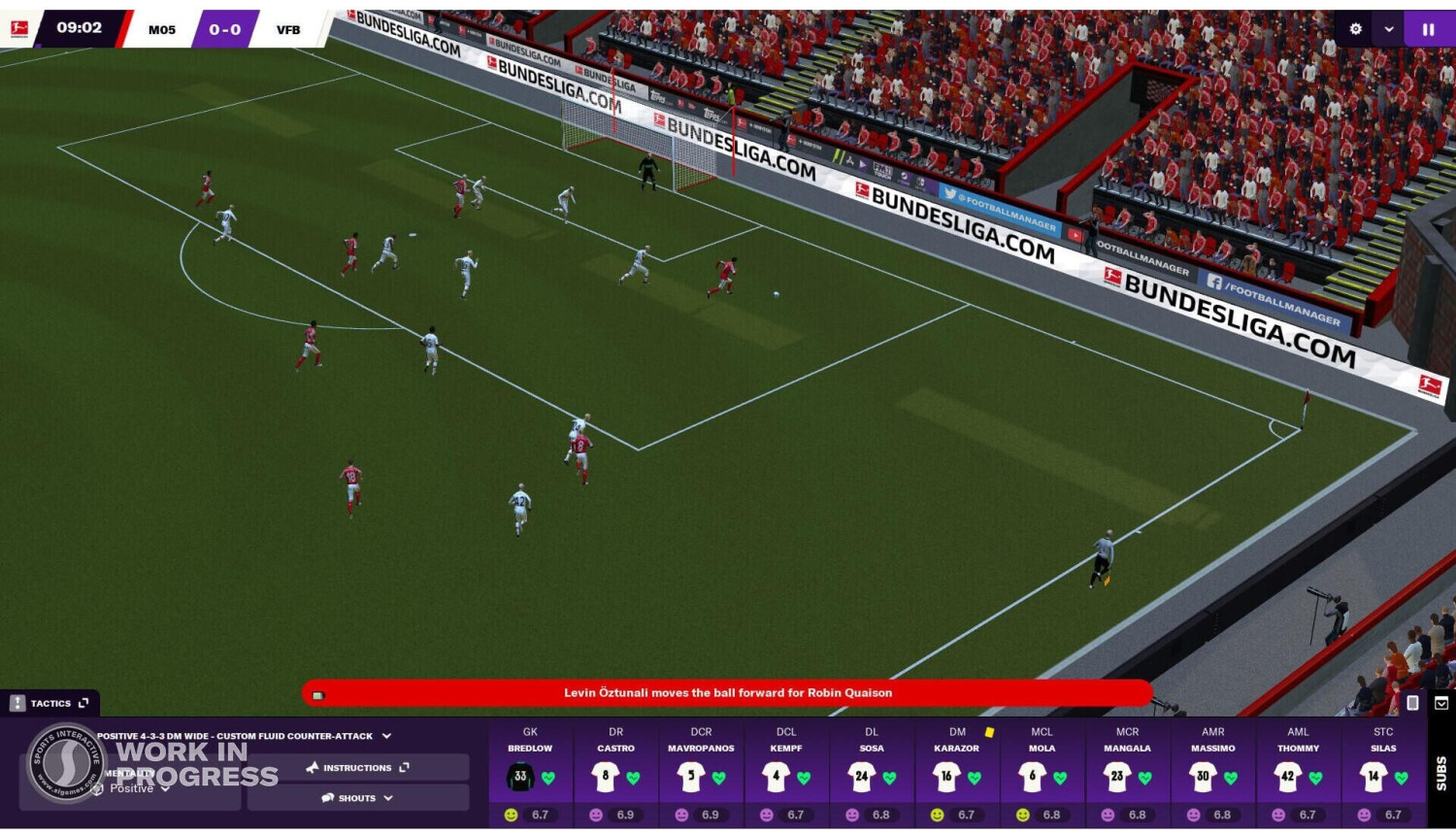The image size is (1456, 834).
Task: Pause the match with the pause button
Action: pyautogui.click(x=1428, y=29)
